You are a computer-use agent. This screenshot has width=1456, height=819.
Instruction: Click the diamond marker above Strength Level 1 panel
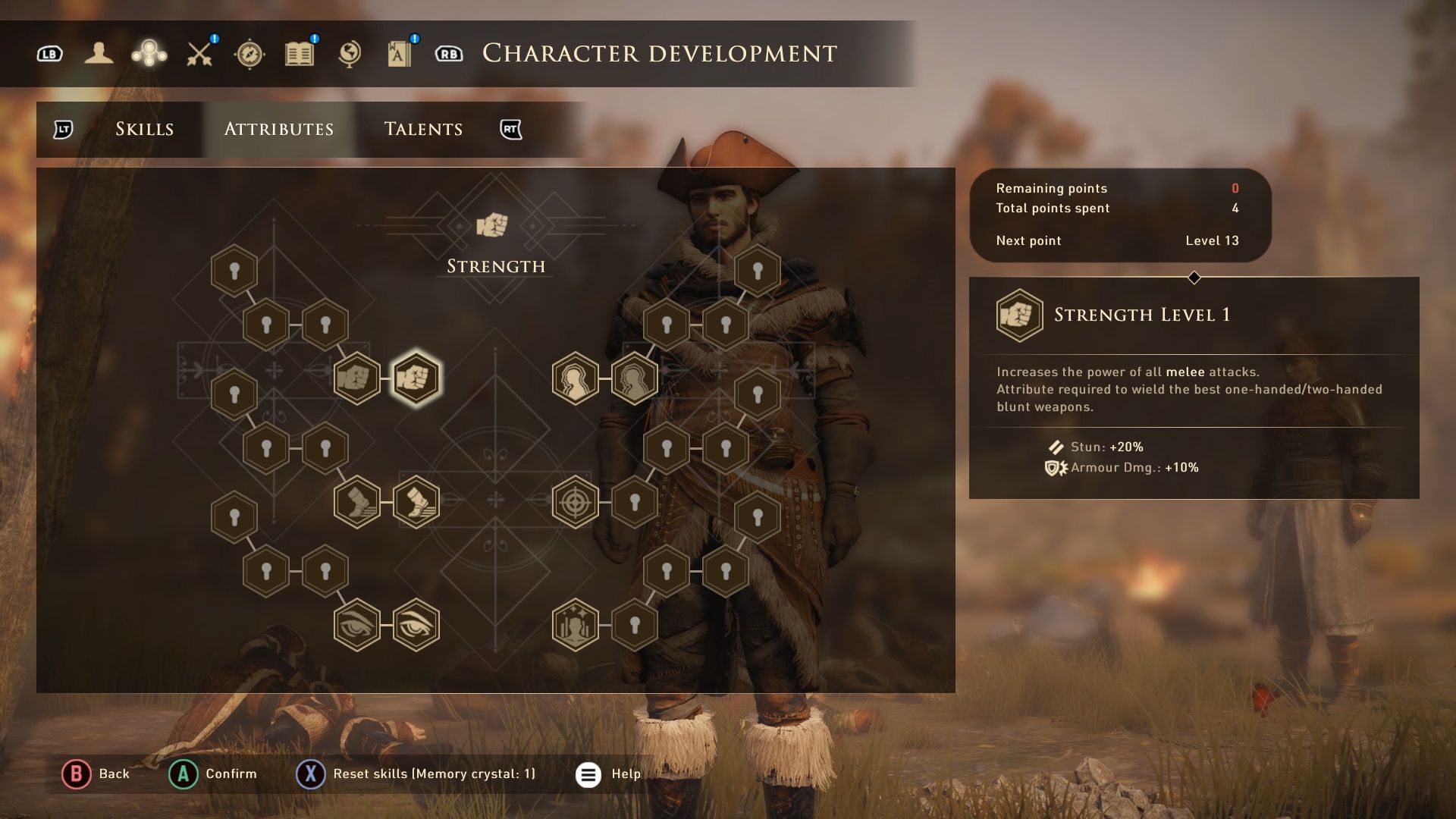coord(1195,278)
